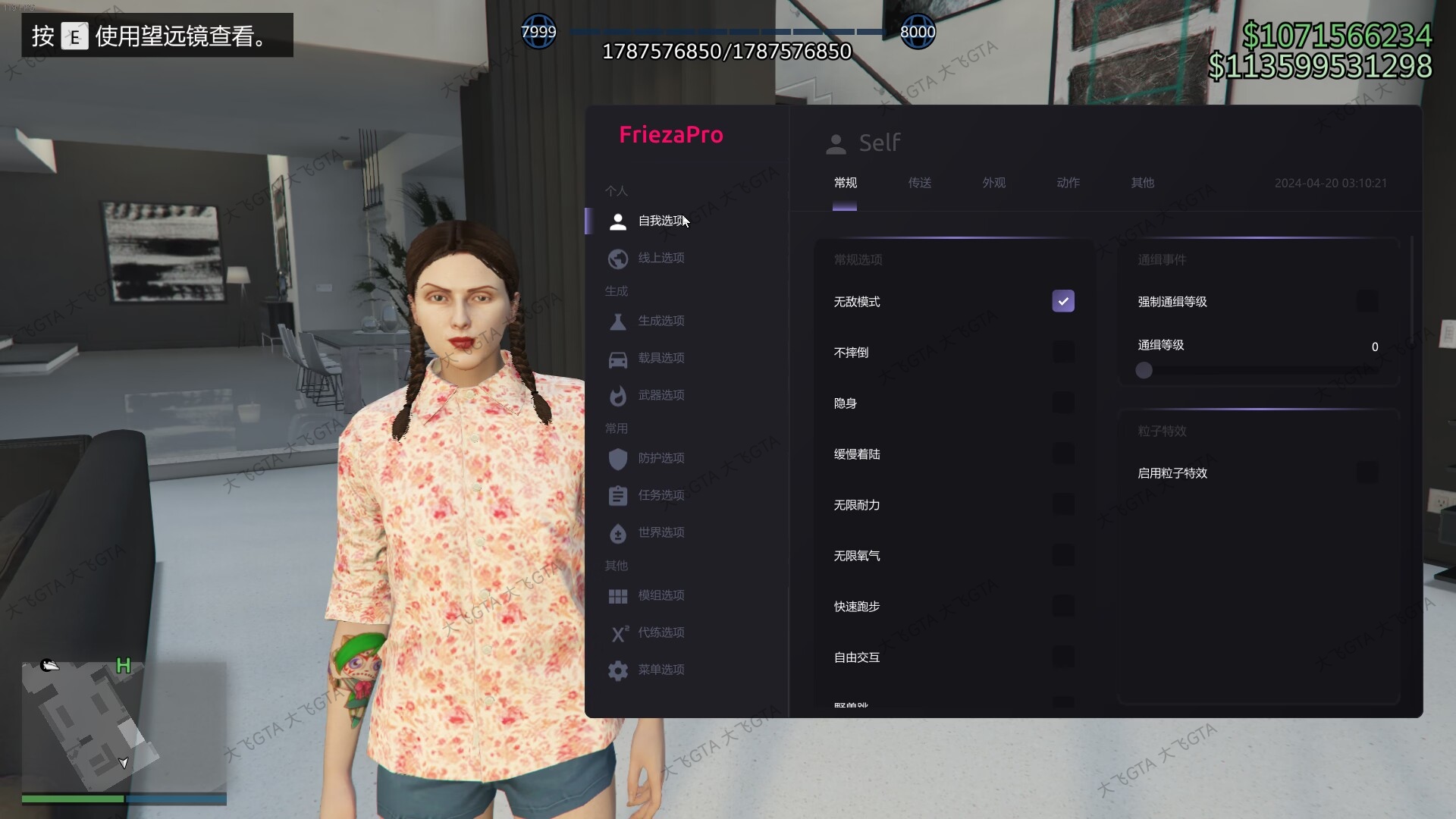Toggle the 无限耐力 unlimited stamina checkbox
Screen dimensions: 1456x819
pos(1063,504)
